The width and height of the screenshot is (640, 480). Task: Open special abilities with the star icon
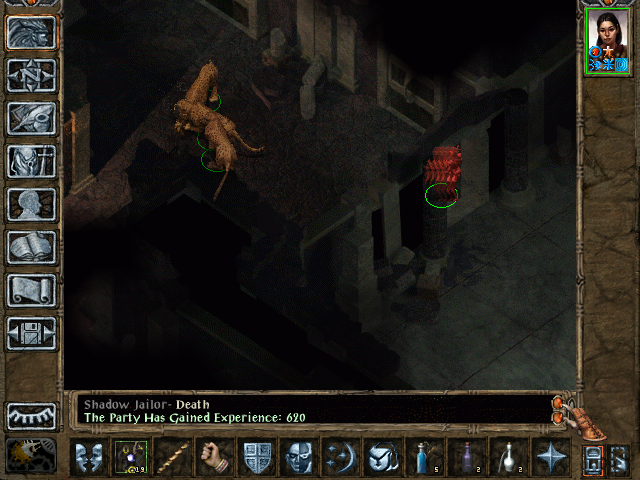[x=549, y=458]
